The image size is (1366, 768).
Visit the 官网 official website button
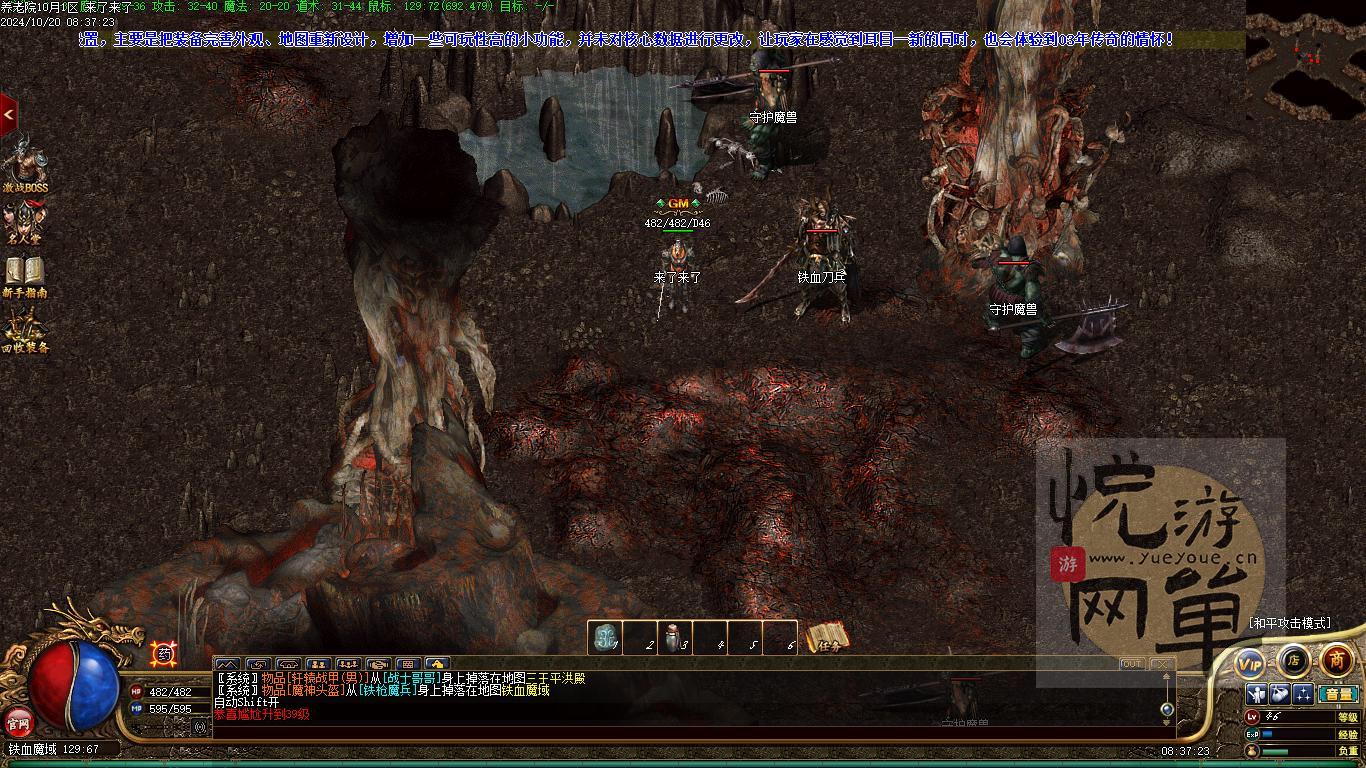19,721
